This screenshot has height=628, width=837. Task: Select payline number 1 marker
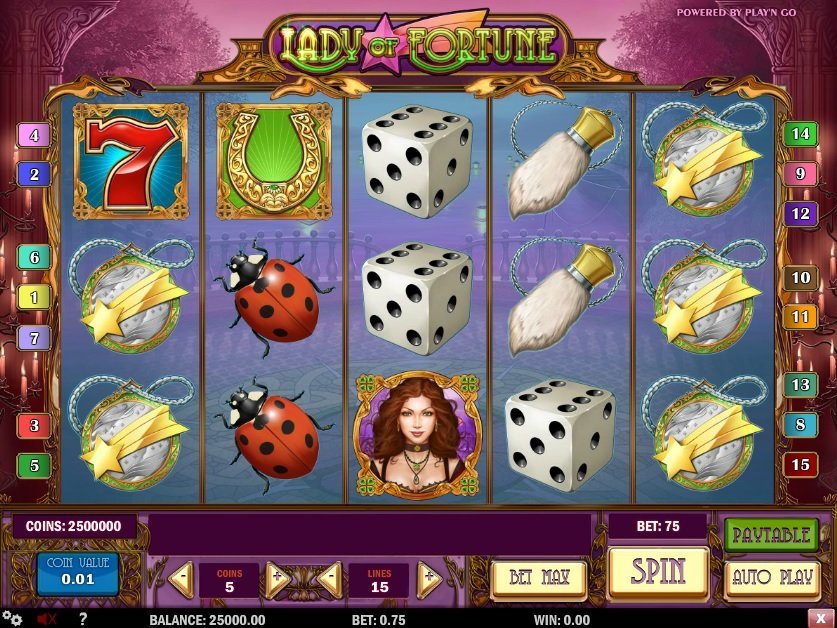click(x=34, y=297)
